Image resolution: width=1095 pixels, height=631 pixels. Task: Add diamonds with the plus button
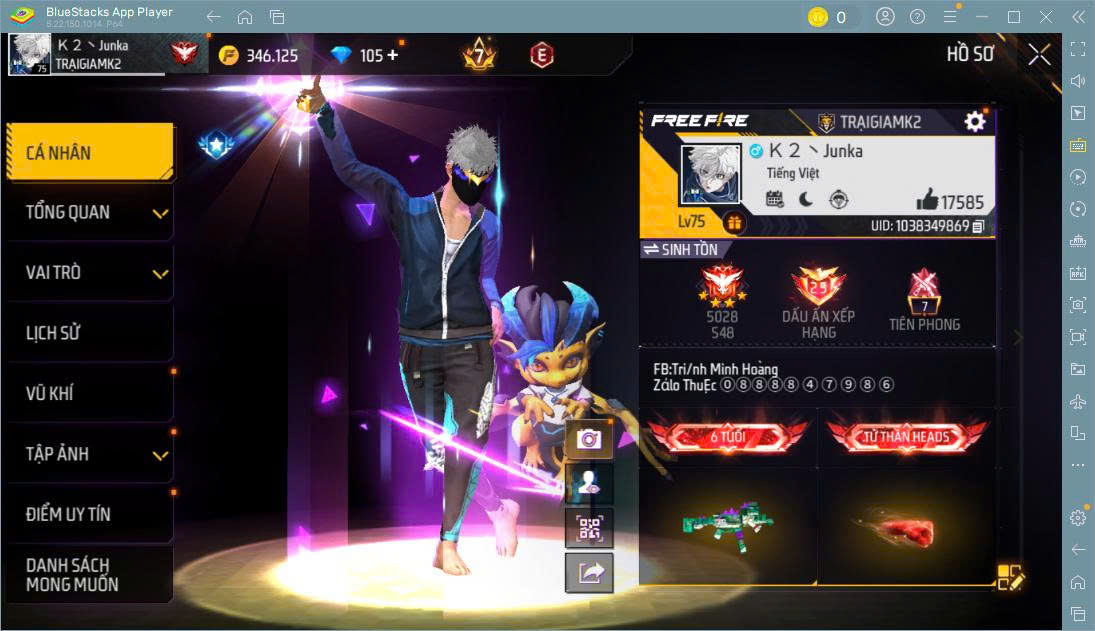[392, 55]
